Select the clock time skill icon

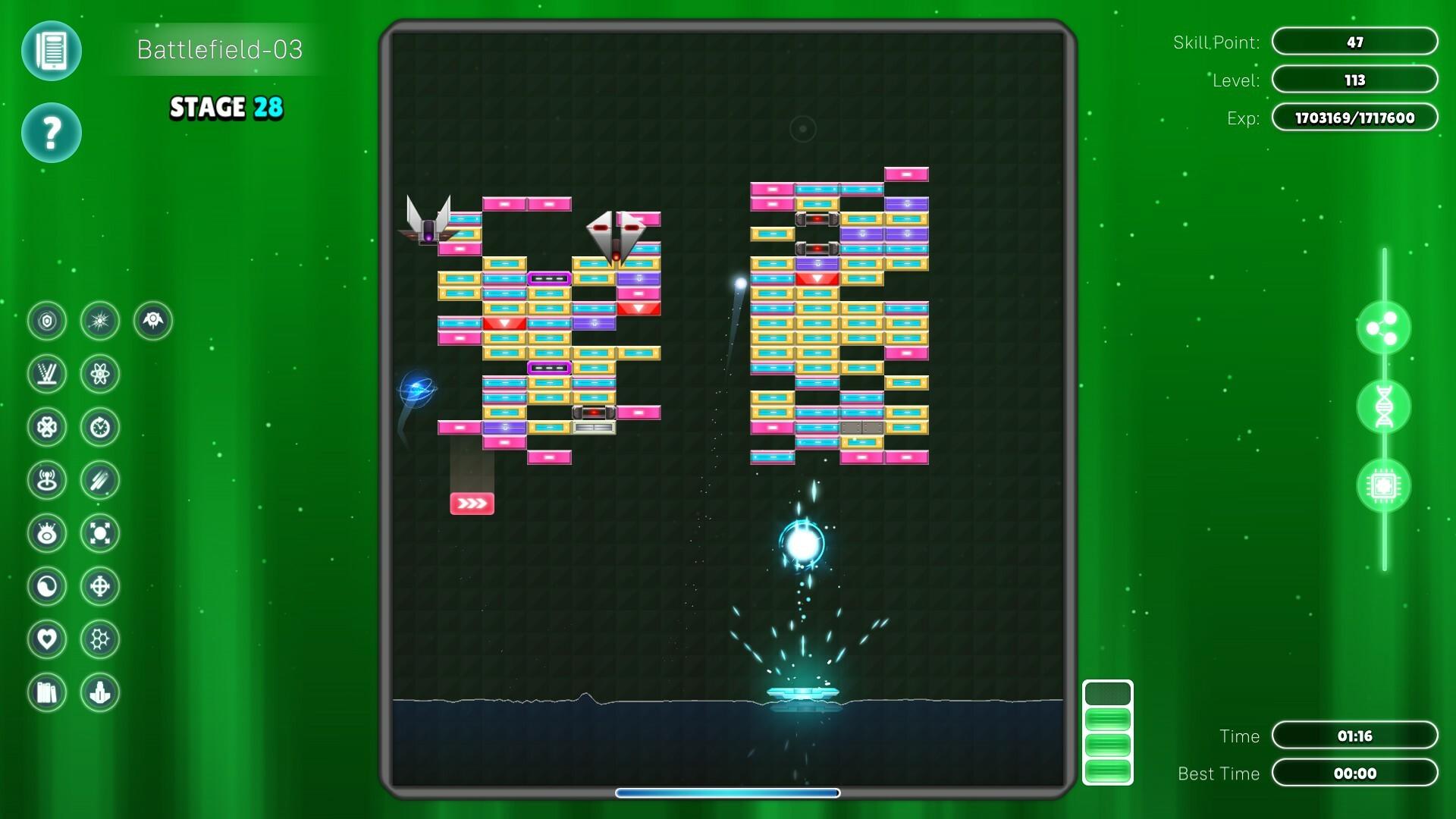tap(100, 426)
